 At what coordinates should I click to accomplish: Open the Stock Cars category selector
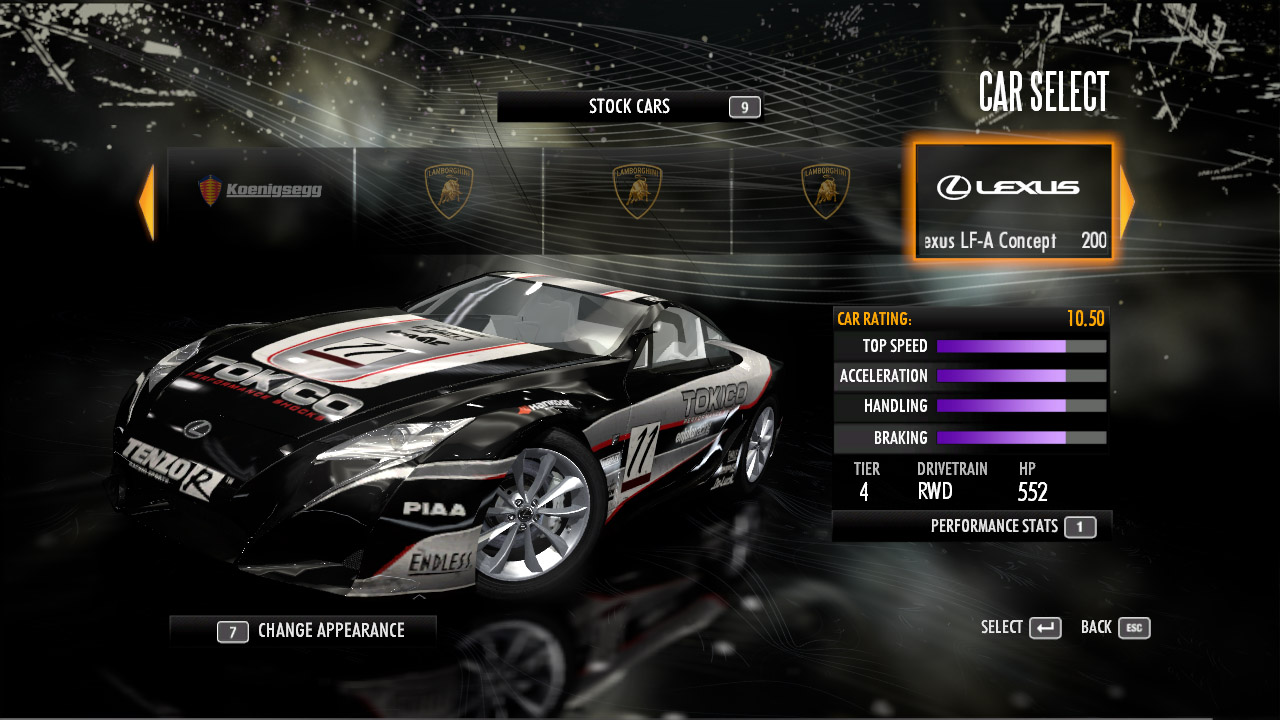630,107
